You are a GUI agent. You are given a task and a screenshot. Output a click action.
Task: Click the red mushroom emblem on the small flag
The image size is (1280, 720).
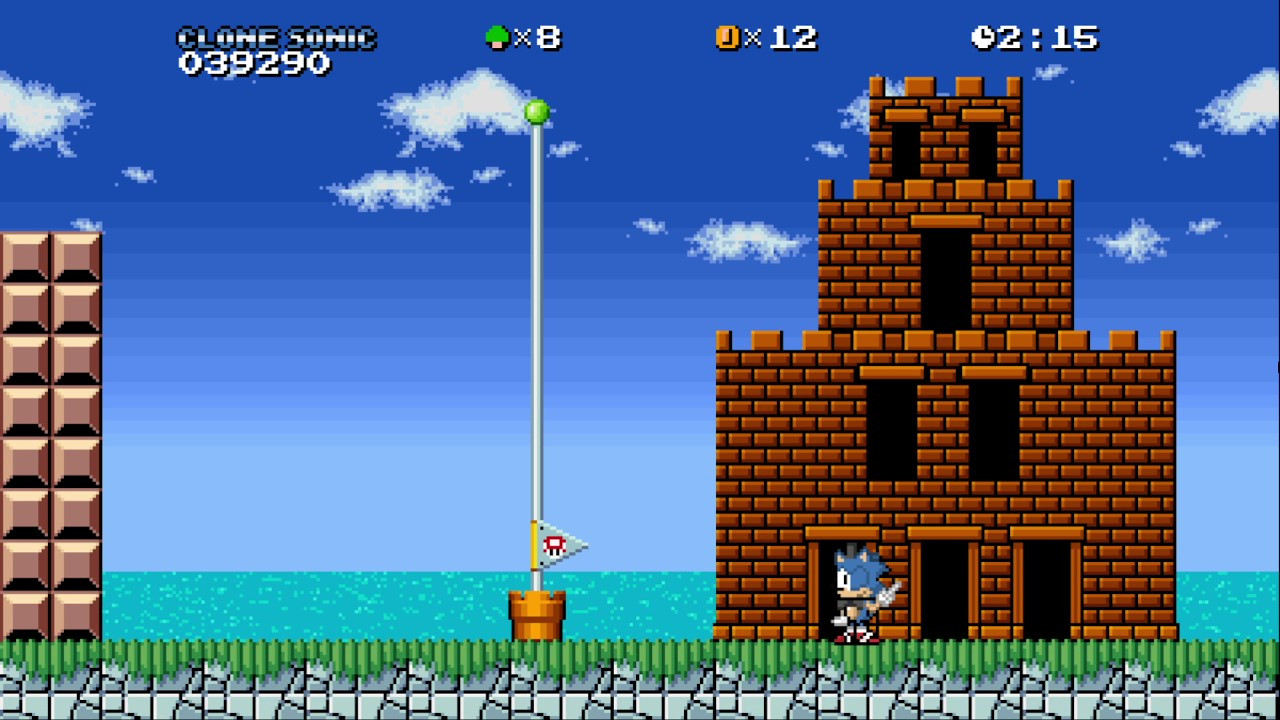click(x=556, y=546)
